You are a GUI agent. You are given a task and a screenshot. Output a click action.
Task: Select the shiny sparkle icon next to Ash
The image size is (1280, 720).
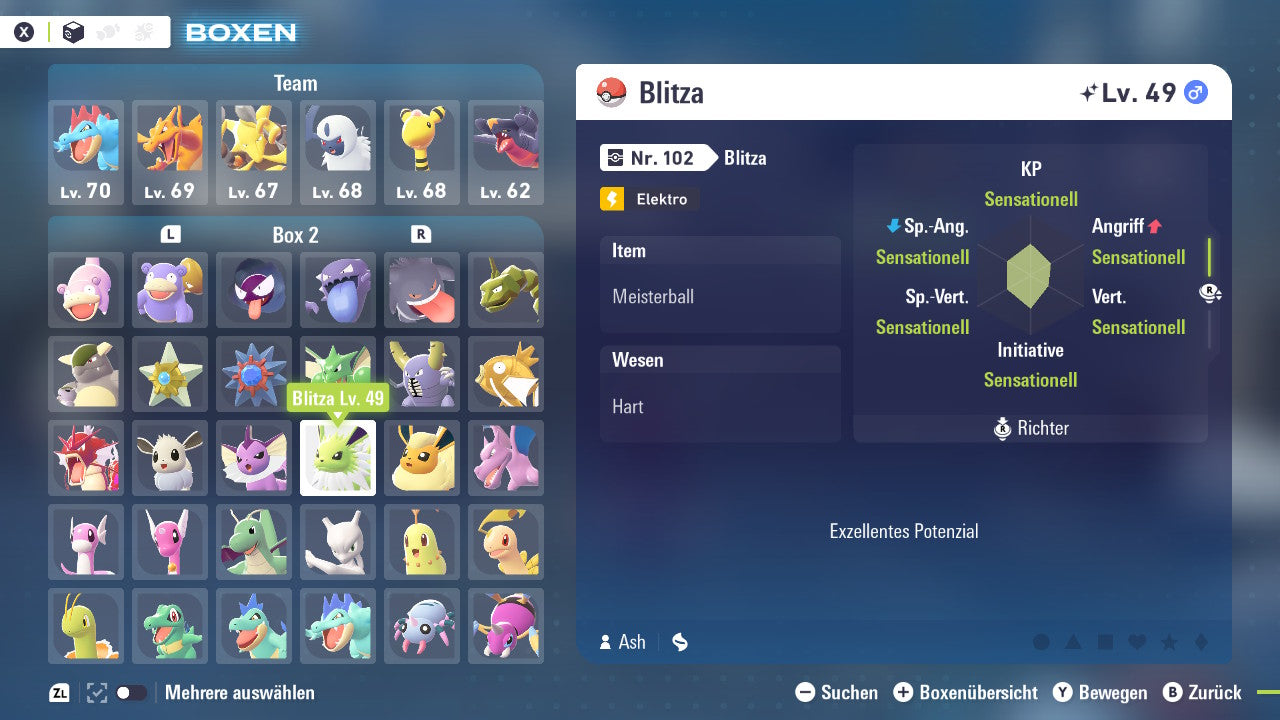[x=680, y=641]
